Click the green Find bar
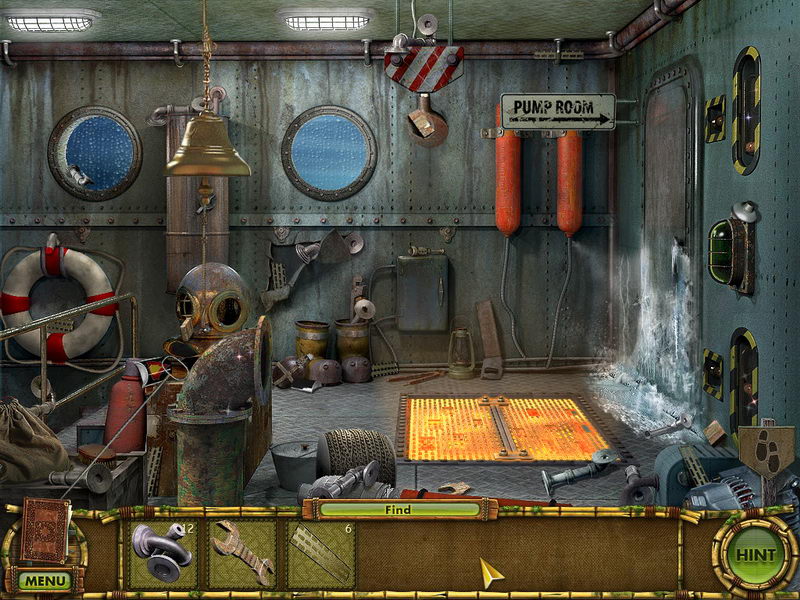 [399, 509]
